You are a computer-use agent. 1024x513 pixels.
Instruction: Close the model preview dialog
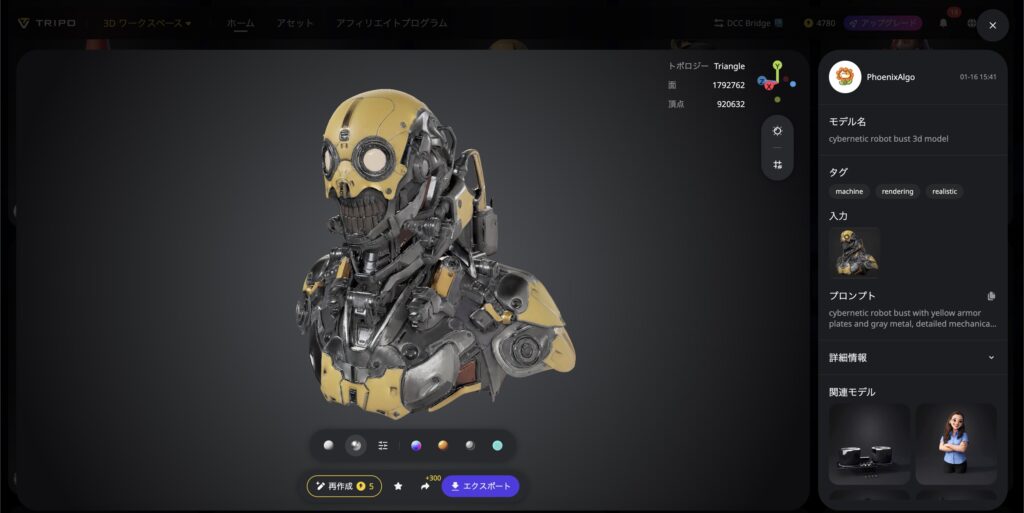(992, 25)
